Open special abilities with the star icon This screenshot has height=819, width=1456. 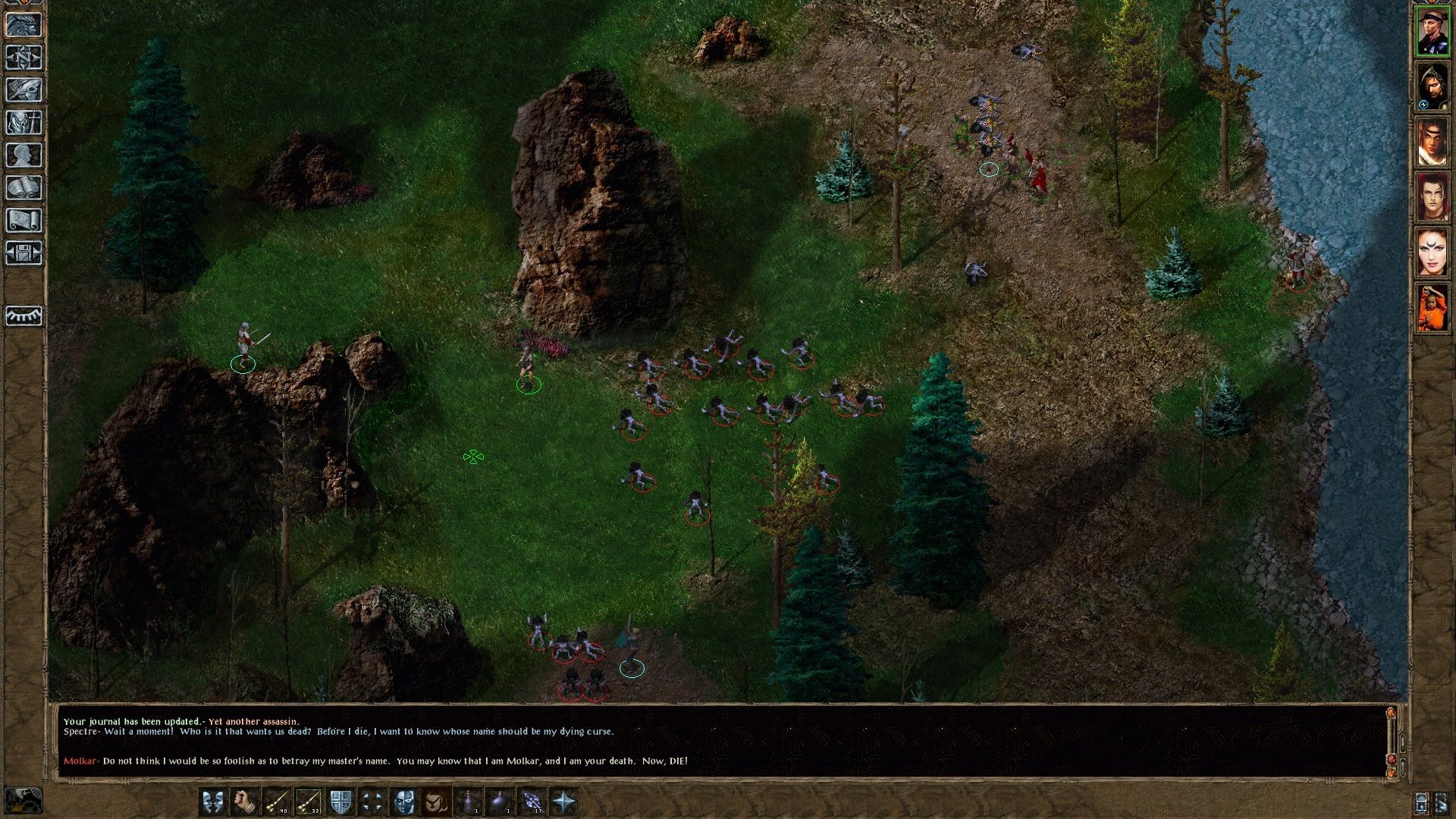(x=563, y=802)
